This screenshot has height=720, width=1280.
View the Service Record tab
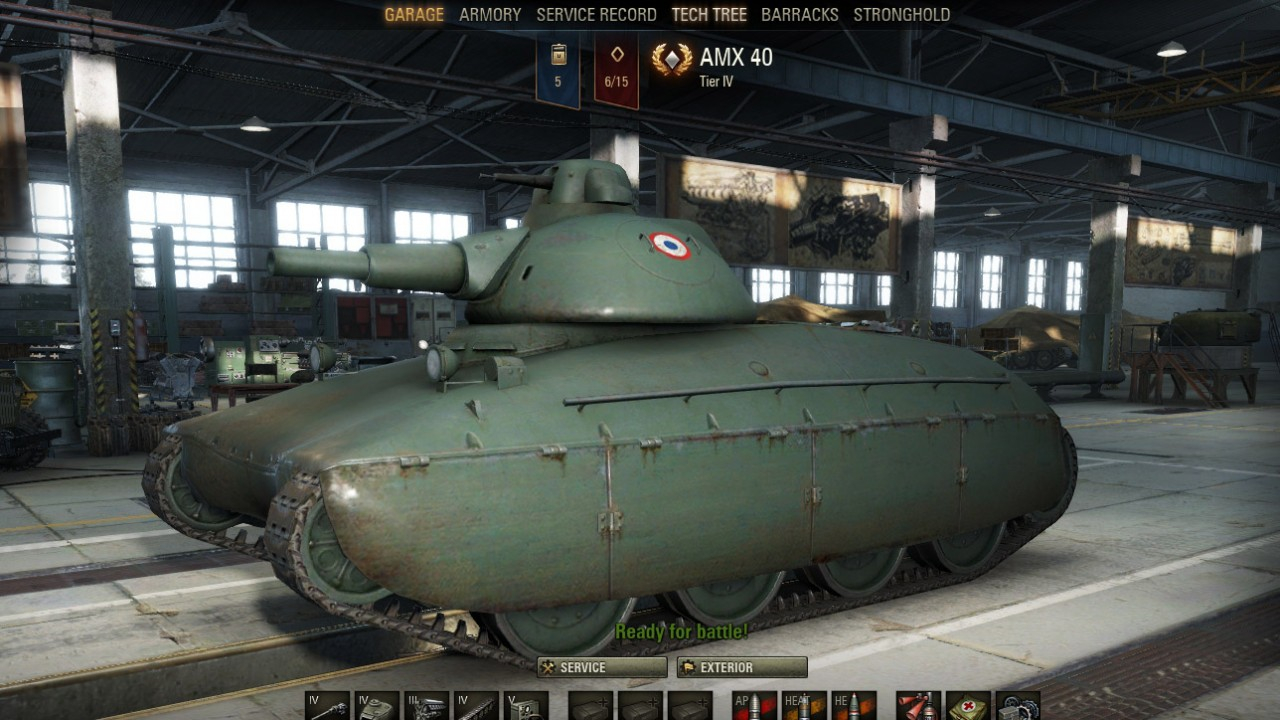point(596,15)
